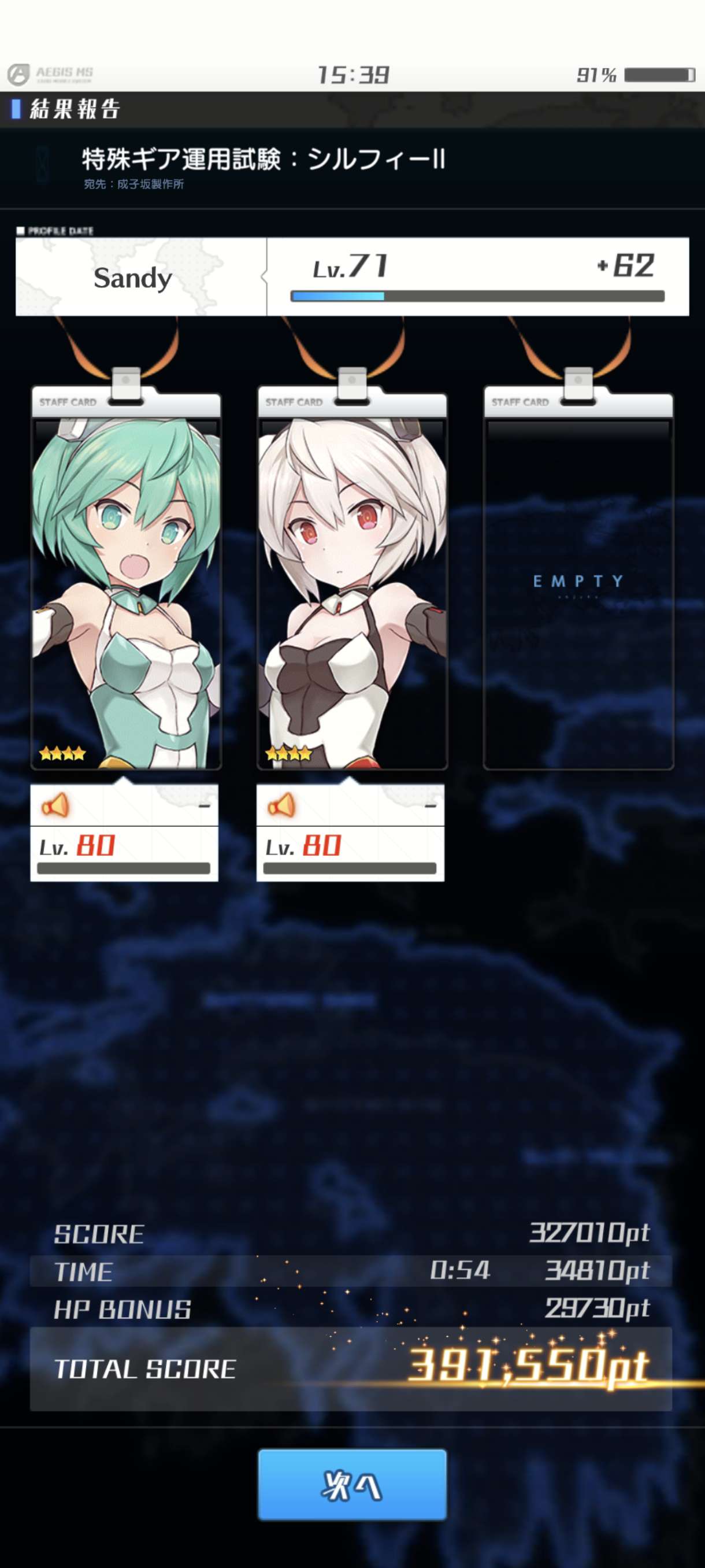Tap the 次へ button to continue
The height and width of the screenshot is (1568, 705).
tap(352, 1484)
